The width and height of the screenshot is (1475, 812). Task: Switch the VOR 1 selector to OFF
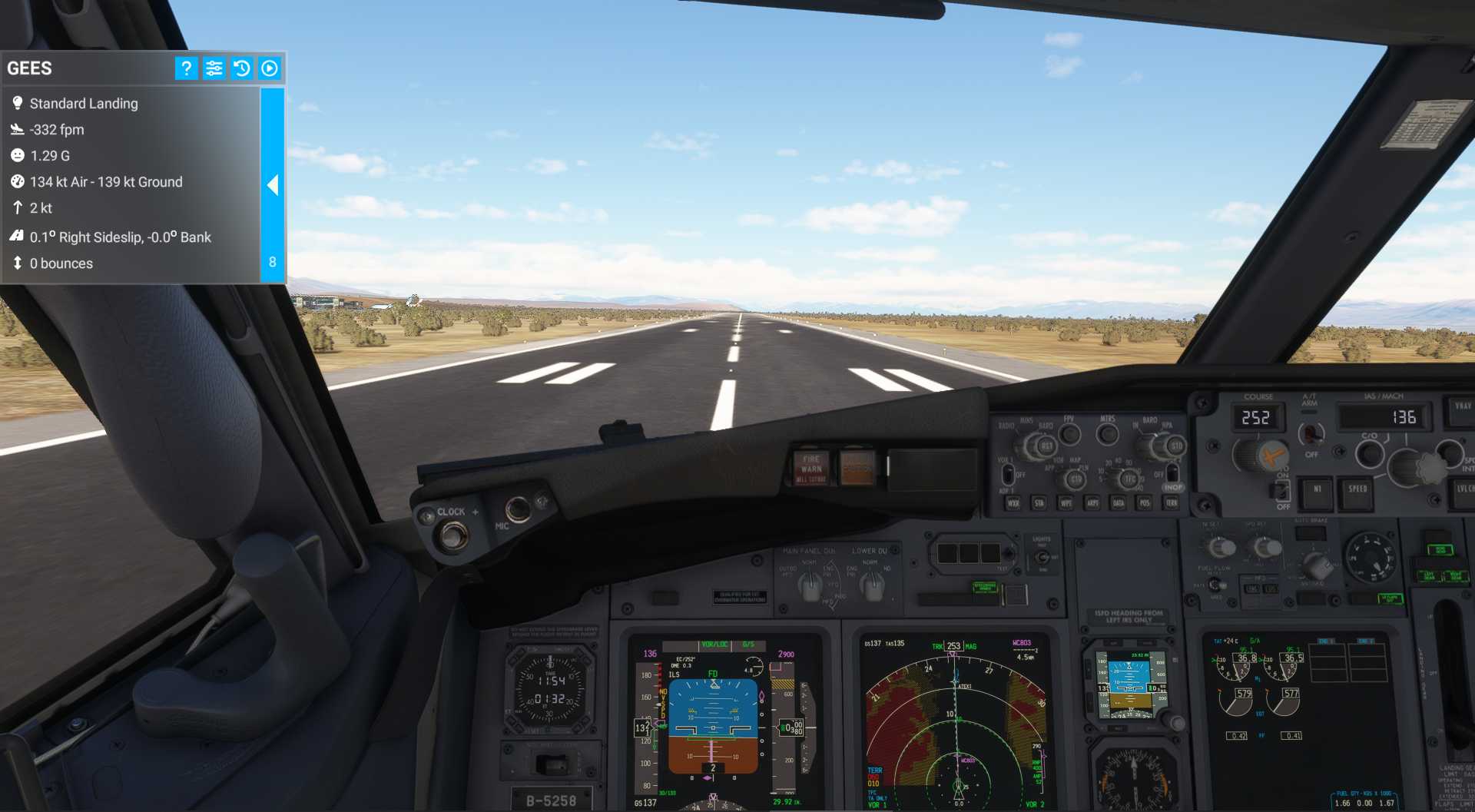click(1008, 475)
